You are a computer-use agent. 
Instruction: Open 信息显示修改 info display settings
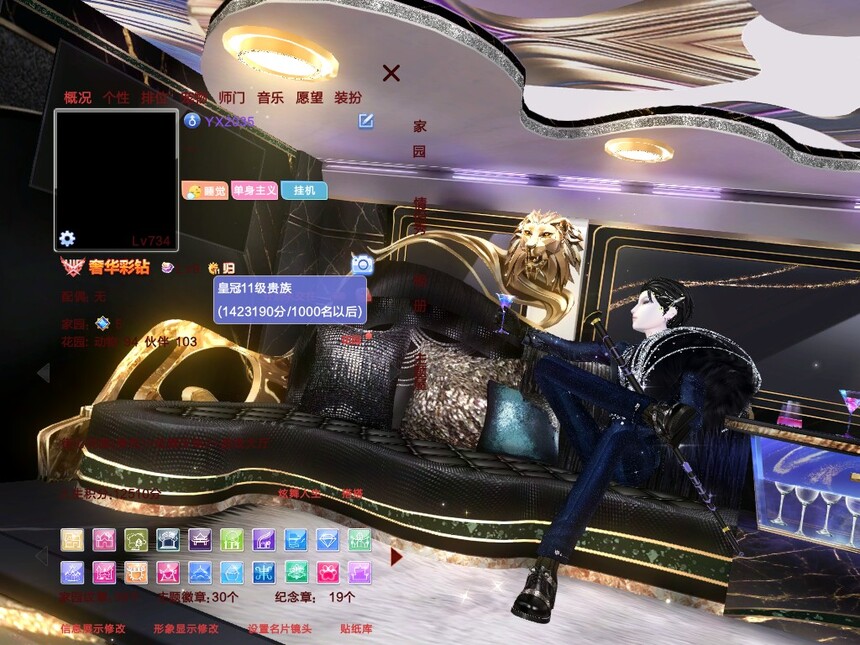pos(93,629)
